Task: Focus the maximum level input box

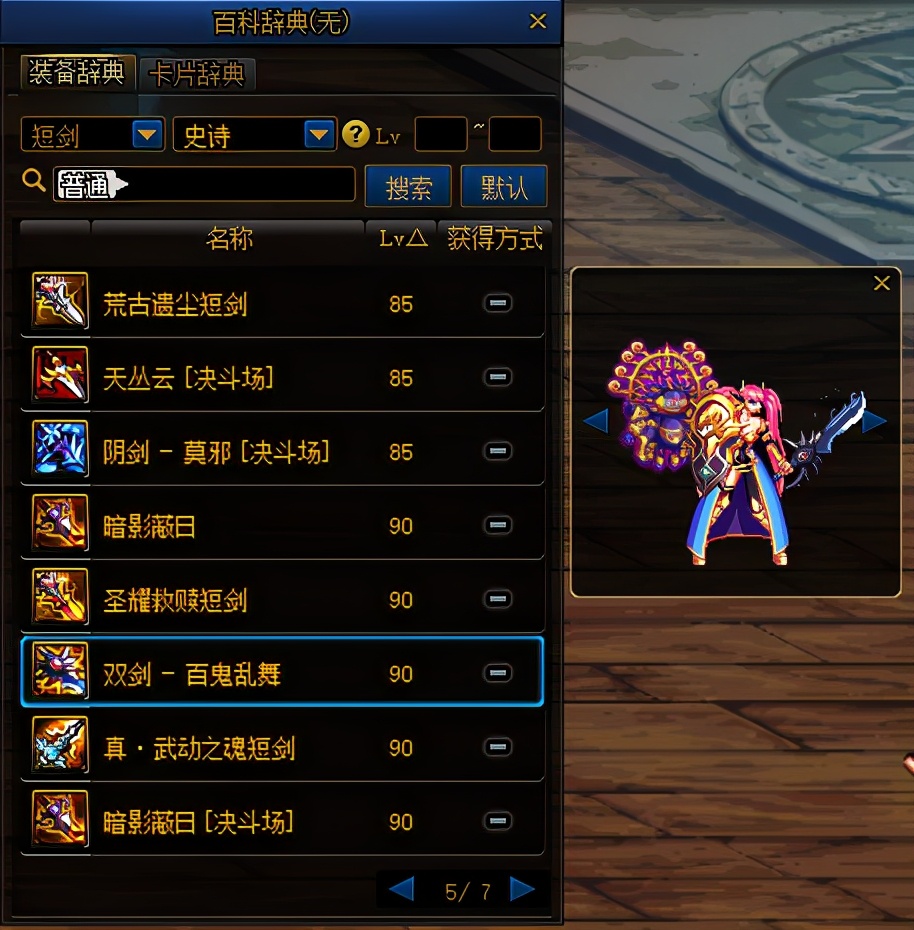Action: (x=514, y=134)
